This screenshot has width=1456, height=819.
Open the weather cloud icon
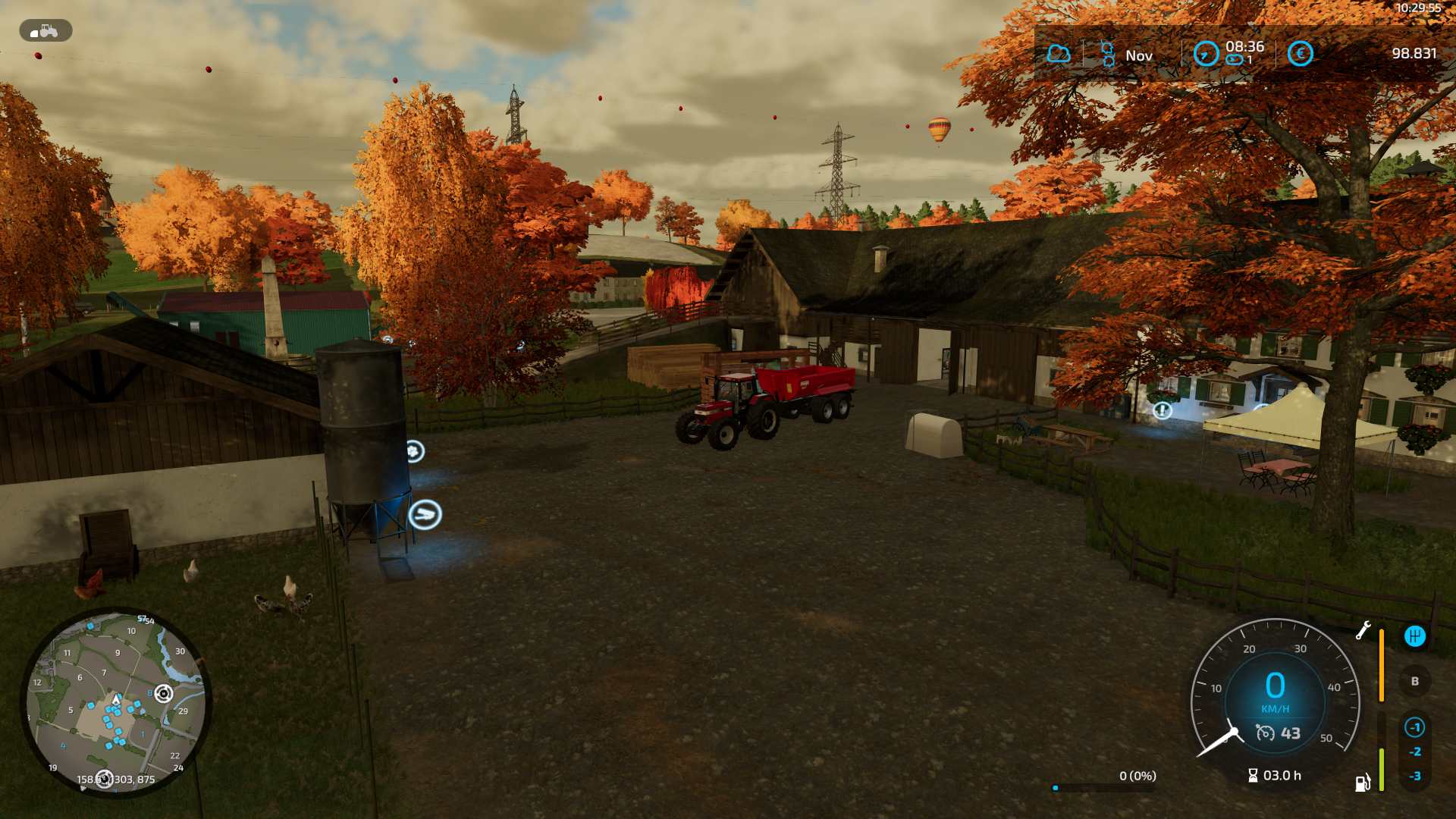click(x=1059, y=54)
